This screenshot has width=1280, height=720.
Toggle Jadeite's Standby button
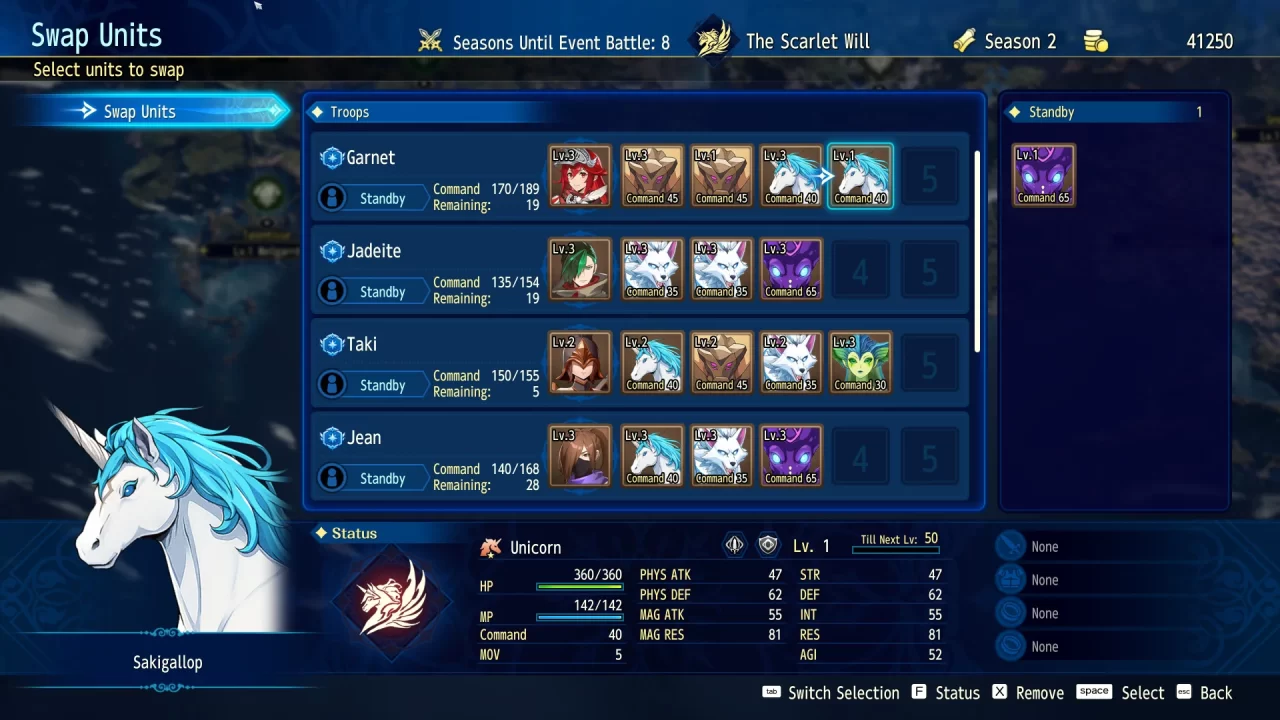tap(382, 291)
